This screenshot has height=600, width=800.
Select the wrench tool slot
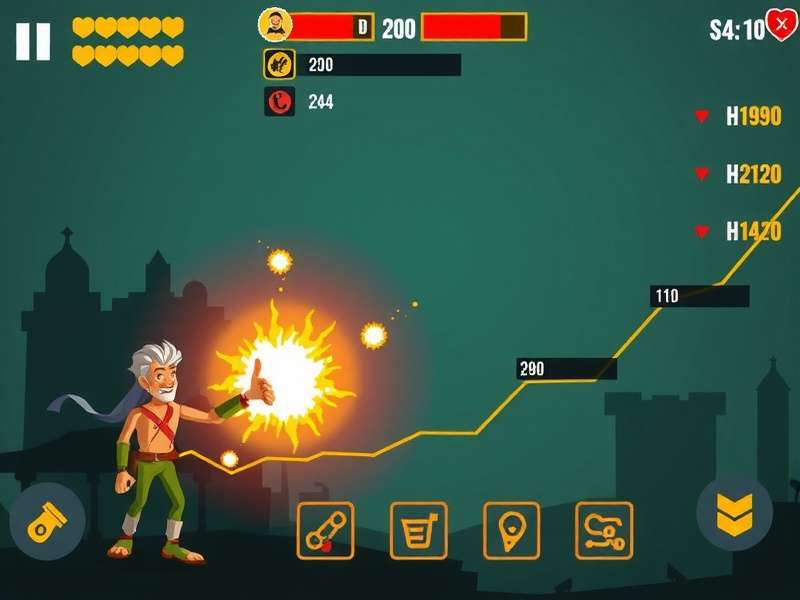click(325, 530)
